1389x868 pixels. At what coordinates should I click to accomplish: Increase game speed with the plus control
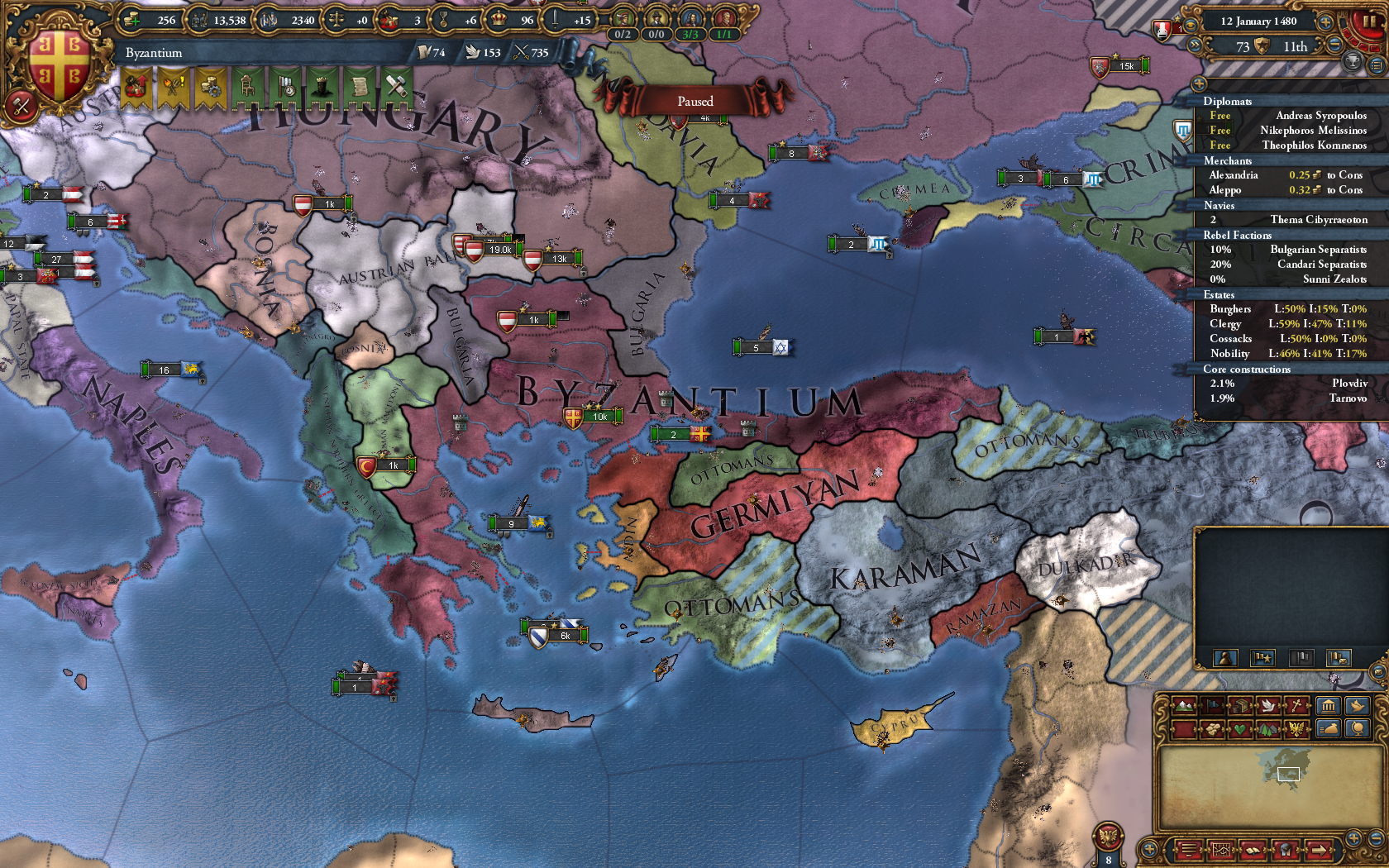tap(1325, 22)
